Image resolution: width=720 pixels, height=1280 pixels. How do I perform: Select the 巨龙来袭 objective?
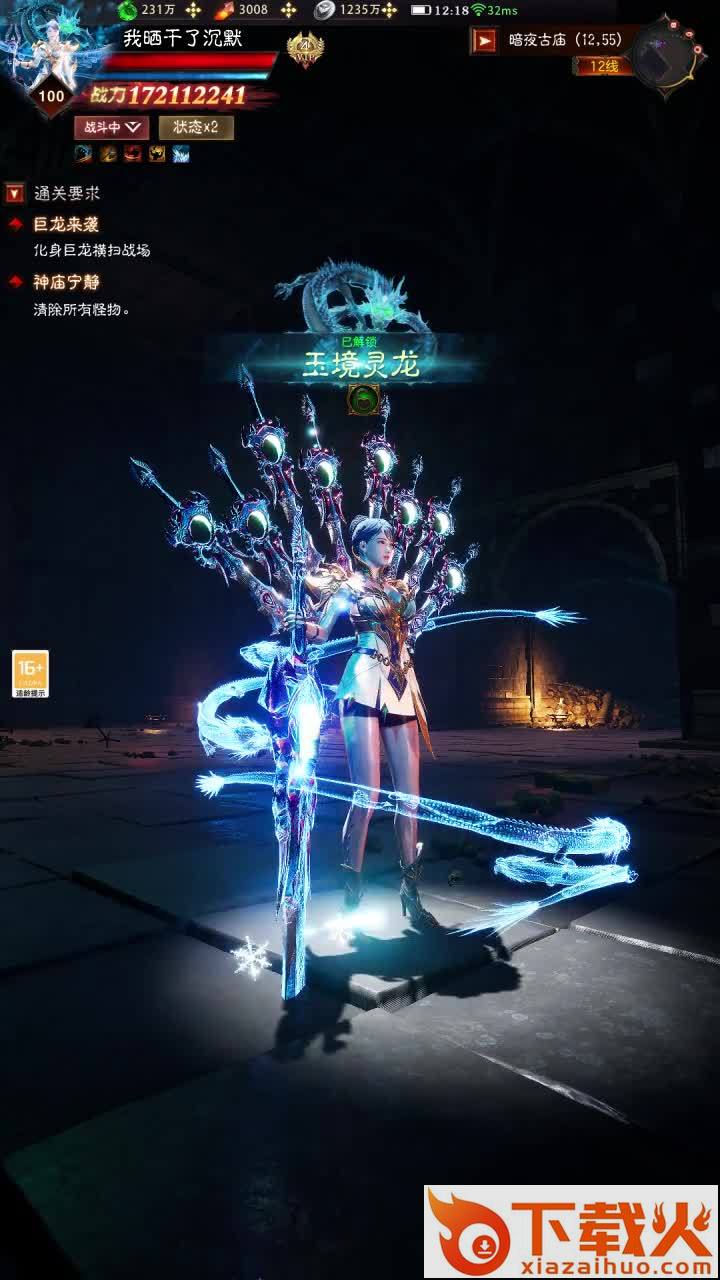coord(66,225)
